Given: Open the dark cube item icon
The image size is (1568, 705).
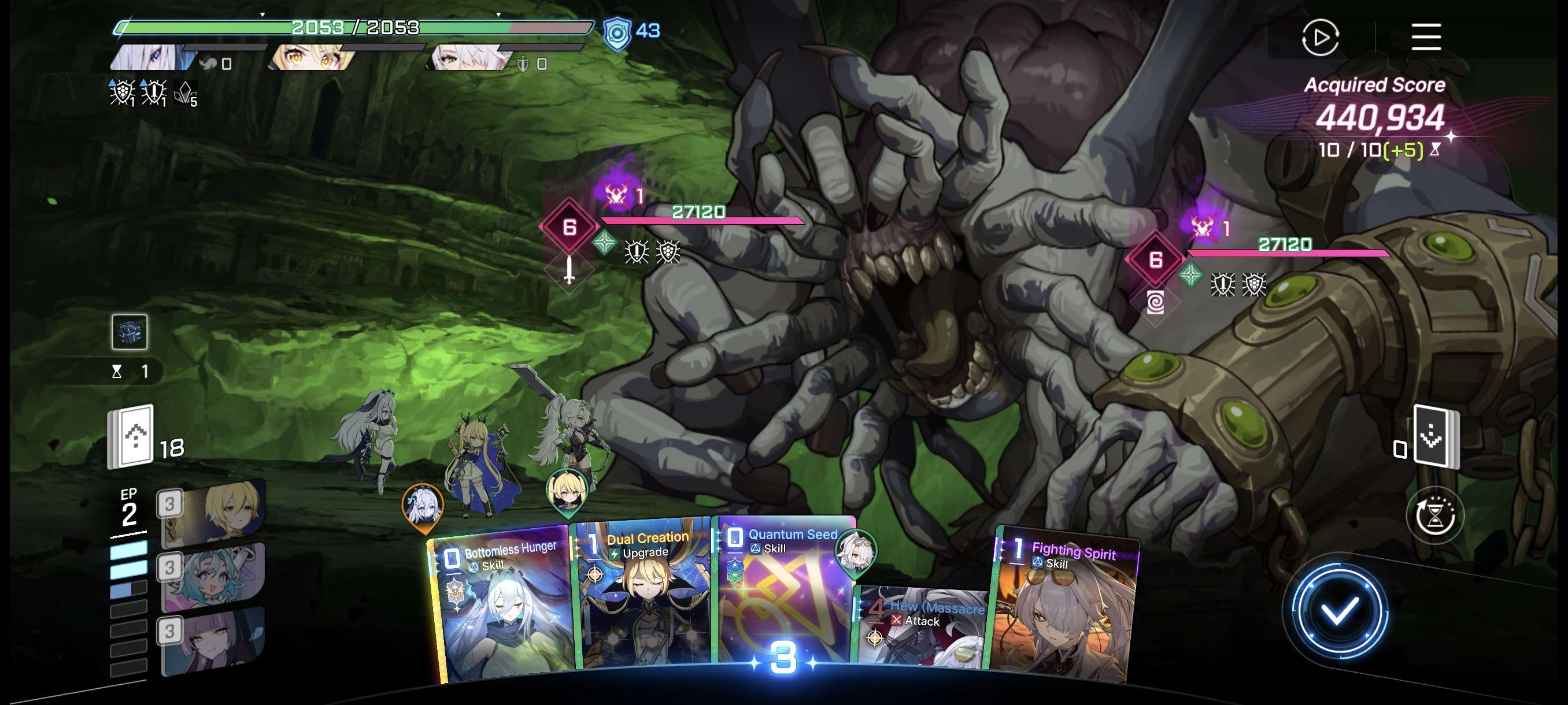Looking at the screenshot, I should coord(129,332).
